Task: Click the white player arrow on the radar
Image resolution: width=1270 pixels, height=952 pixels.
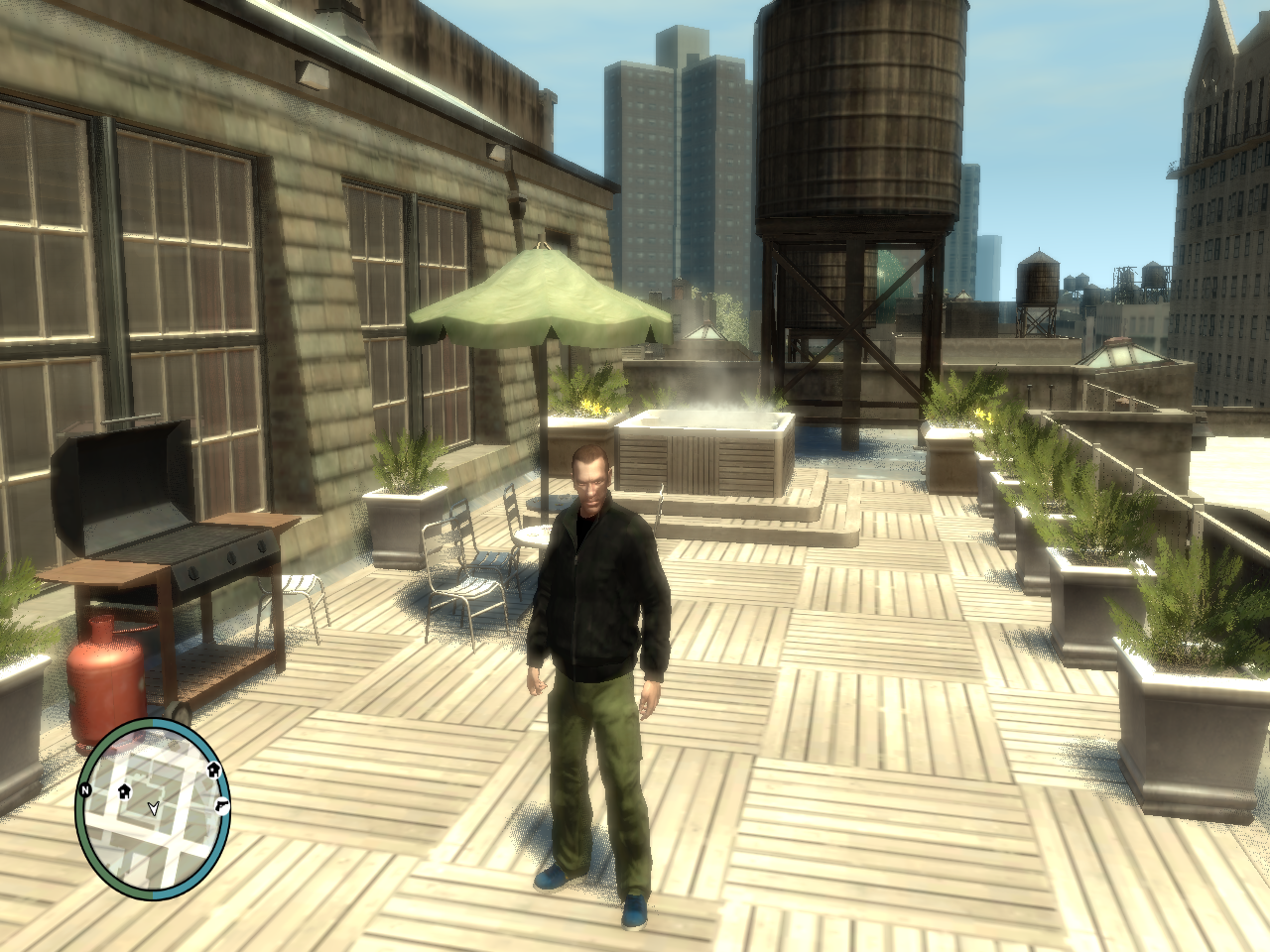Action: (152, 808)
